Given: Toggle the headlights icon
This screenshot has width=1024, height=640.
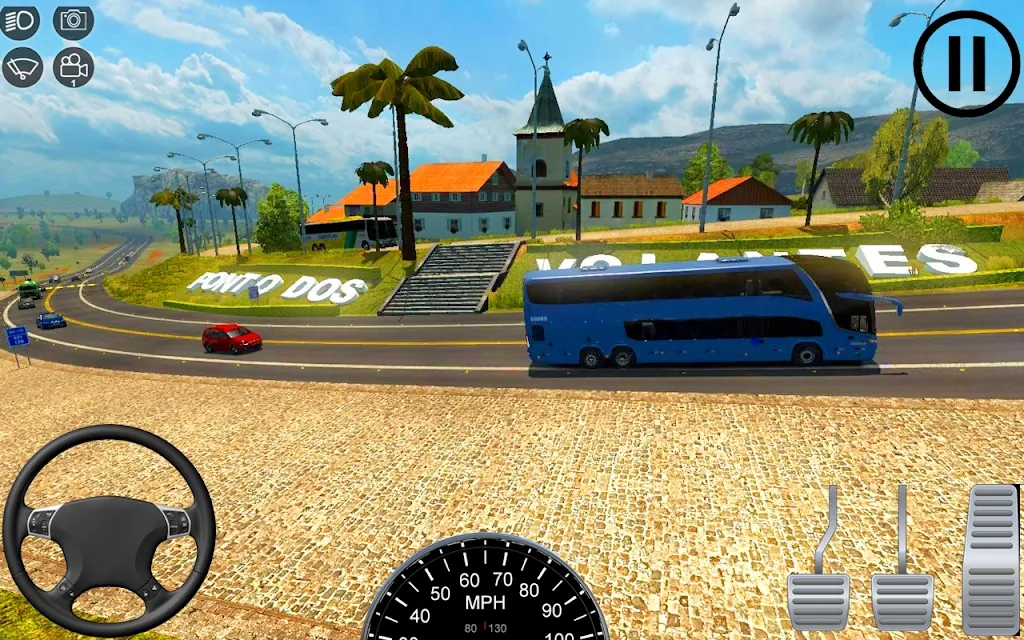Looking at the screenshot, I should tap(21, 22).
